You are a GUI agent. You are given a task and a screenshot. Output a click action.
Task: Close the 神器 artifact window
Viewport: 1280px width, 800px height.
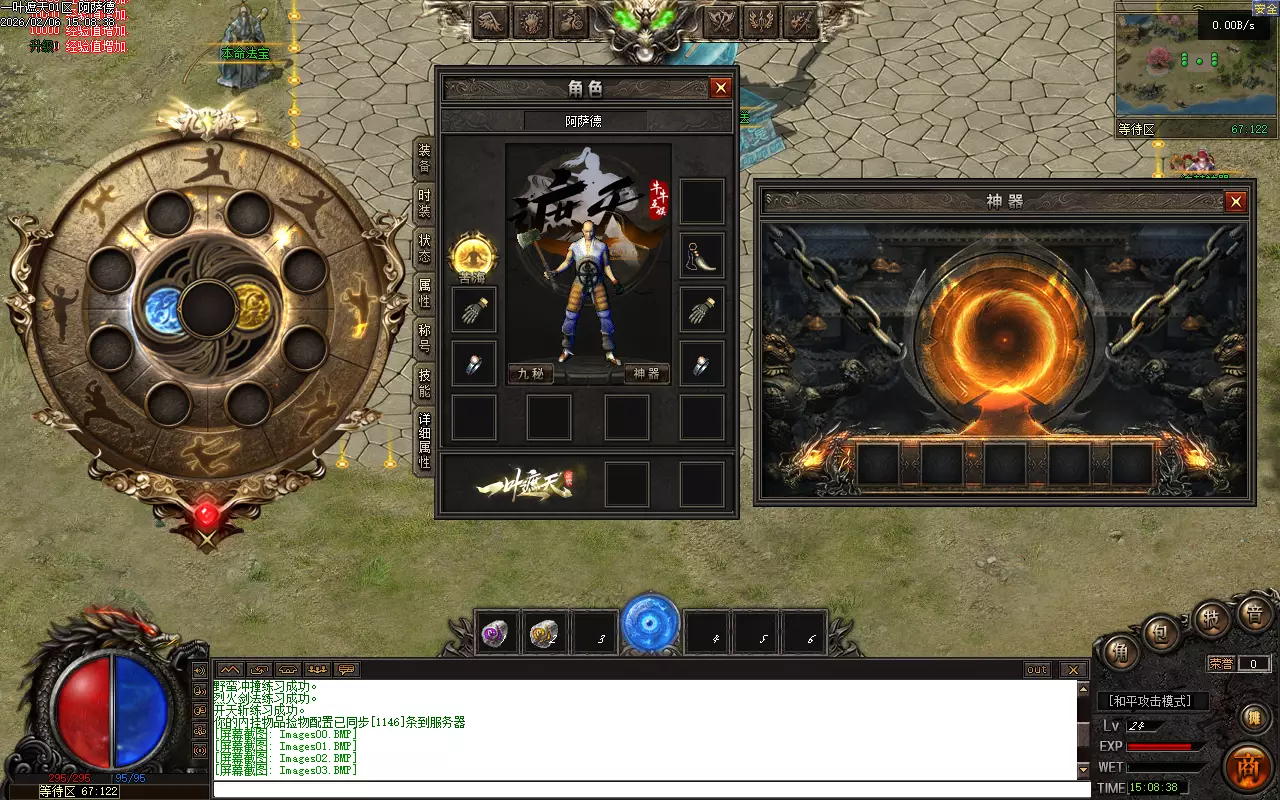click(1236, 202)
